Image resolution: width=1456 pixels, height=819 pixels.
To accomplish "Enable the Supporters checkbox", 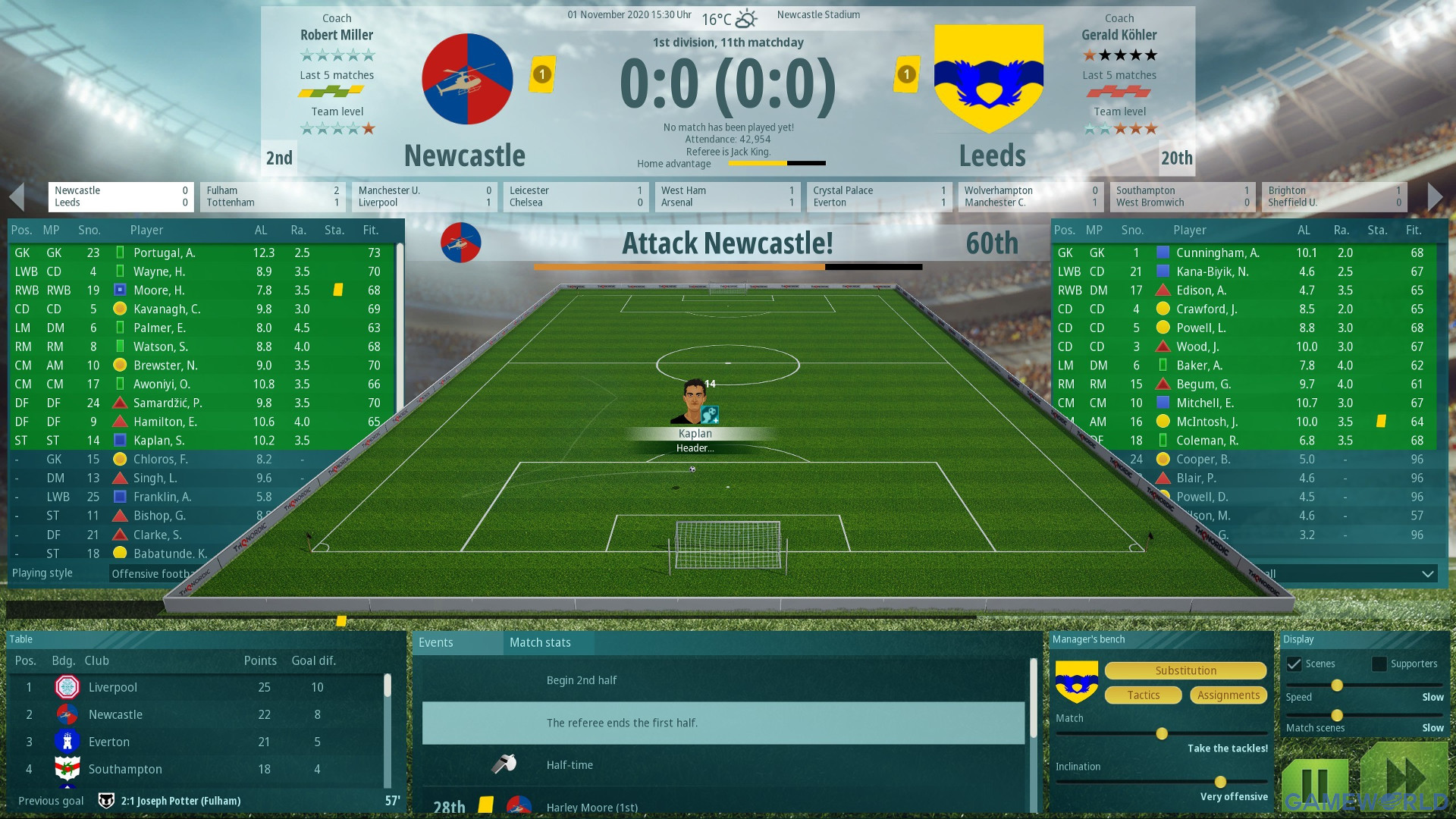I will click(1379, 664).
